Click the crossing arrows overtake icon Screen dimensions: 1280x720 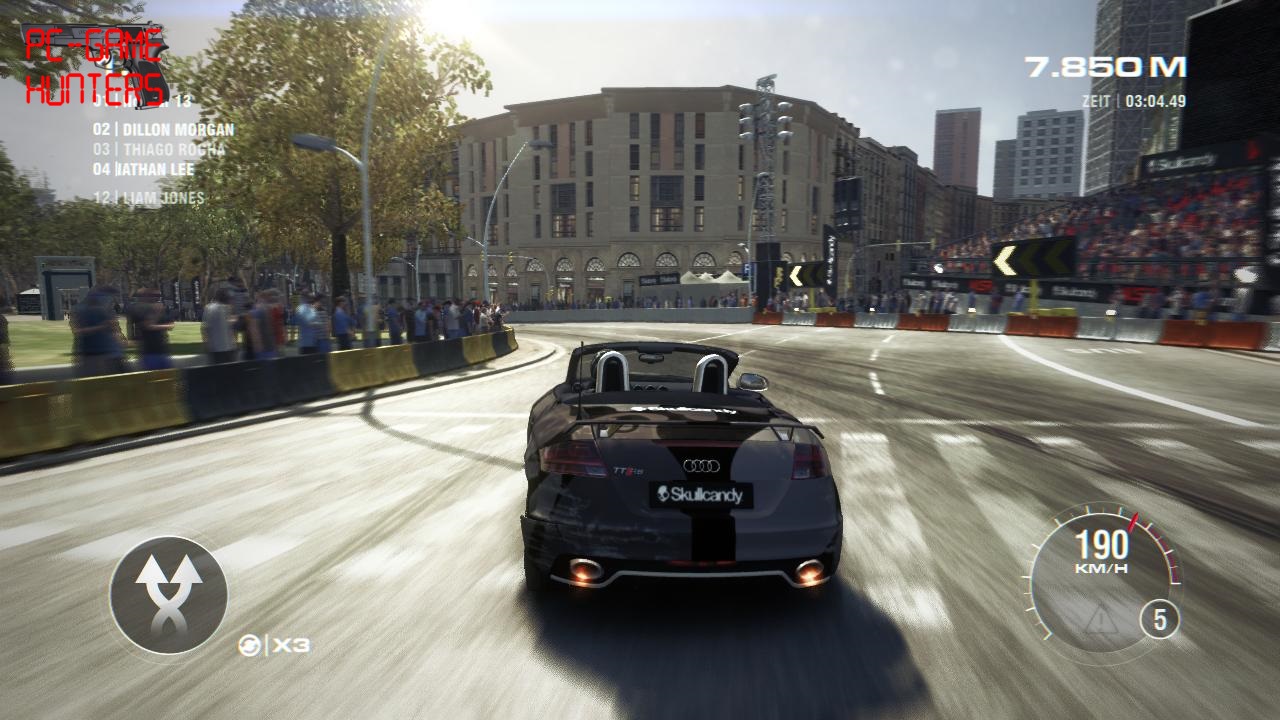[x=168, y=595]
